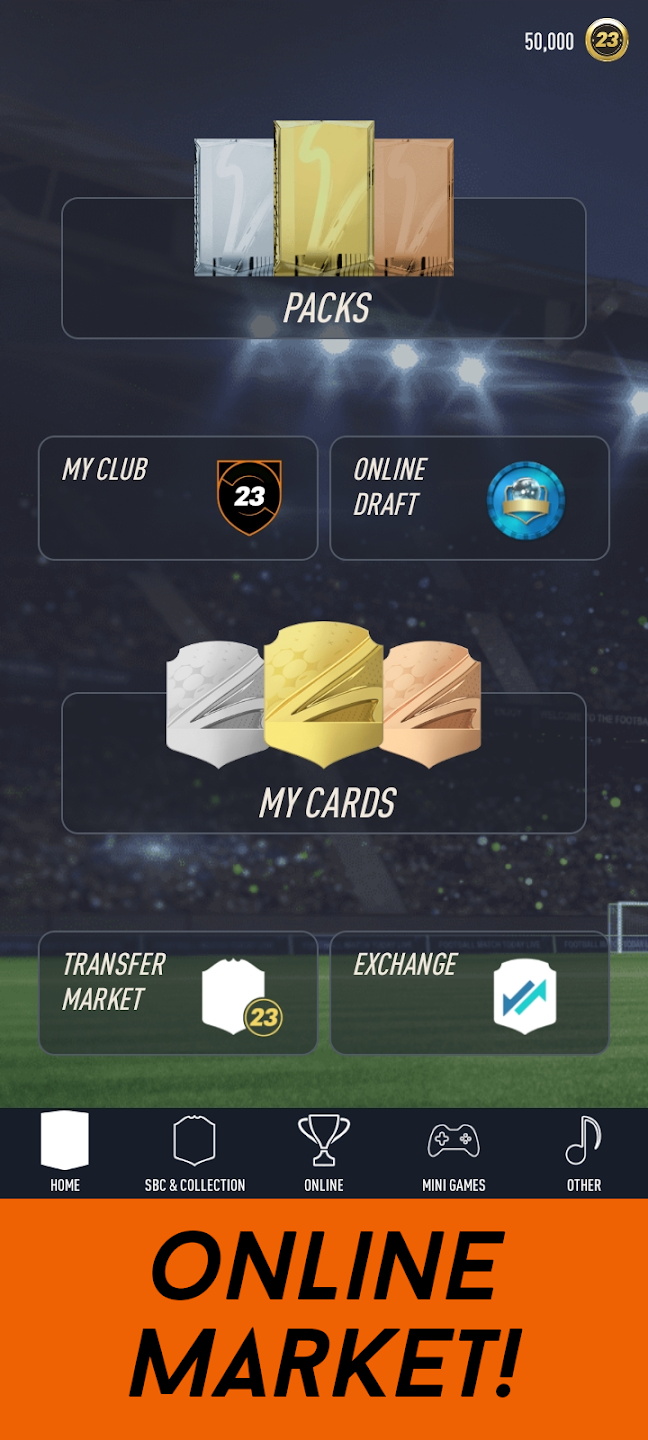Show the Other tab
This screenshot has width=648, height=1440.
click(584, 1152)
